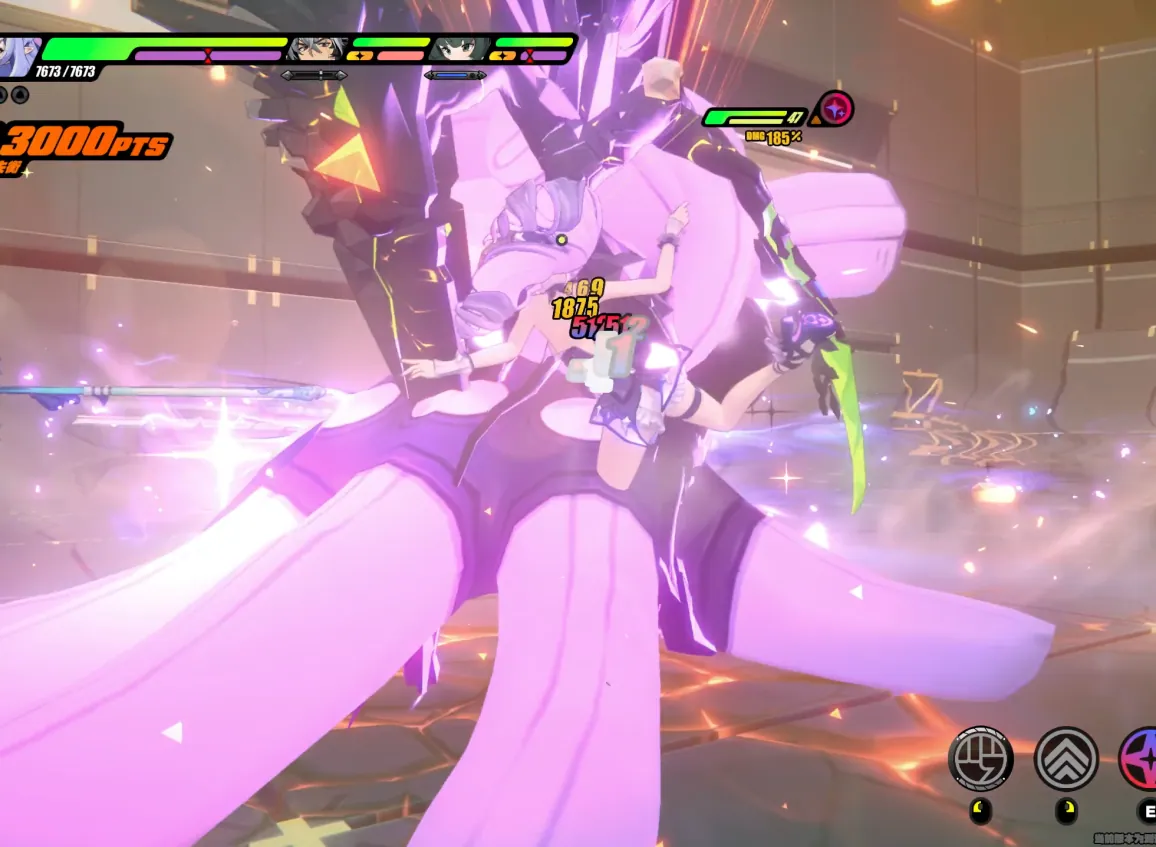1156x847 pixels.
Task: Tap the fist attack skill button
Action: click(x=980, y=759)
